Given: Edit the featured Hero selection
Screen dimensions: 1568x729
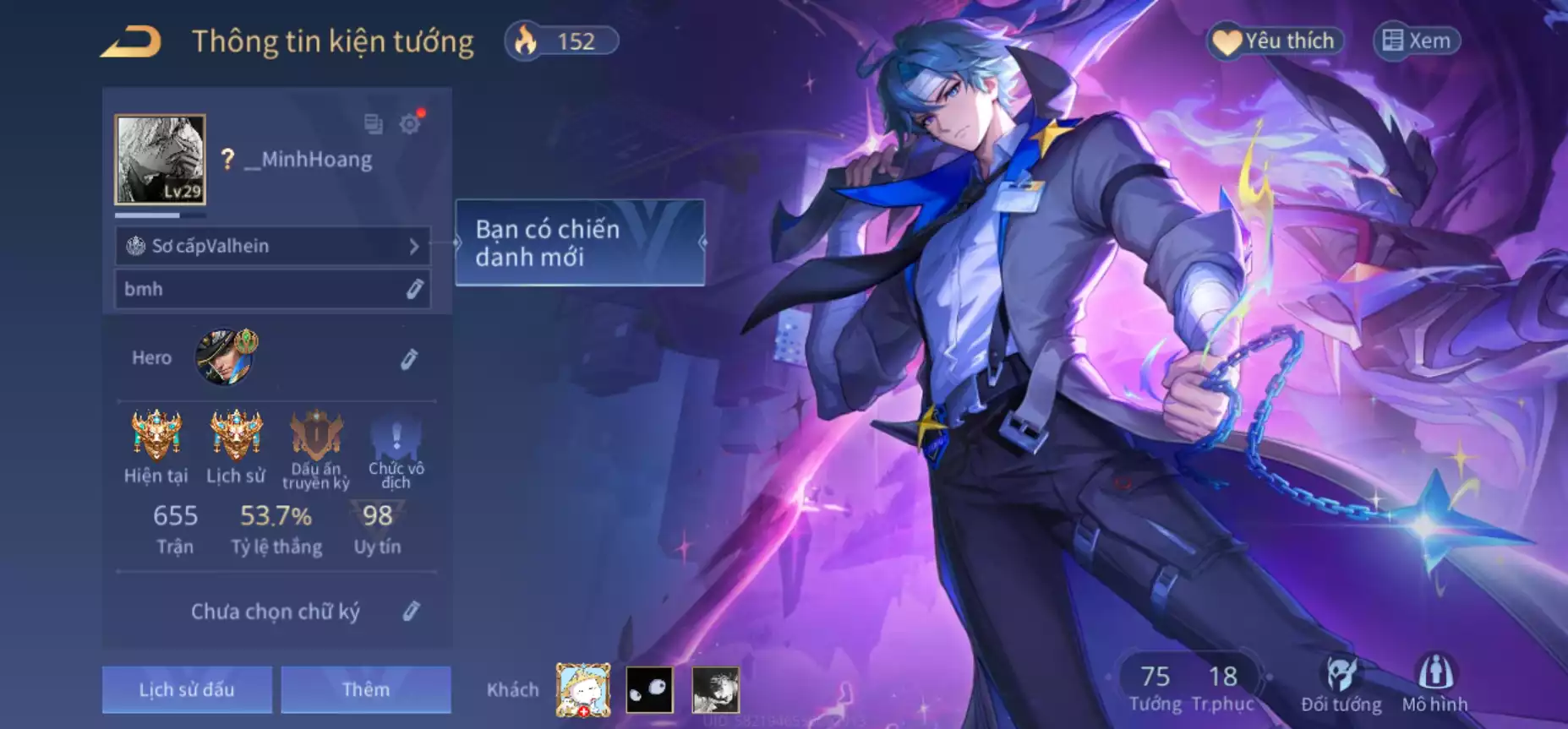Looking at the screenshot, I should click(409, 359).
